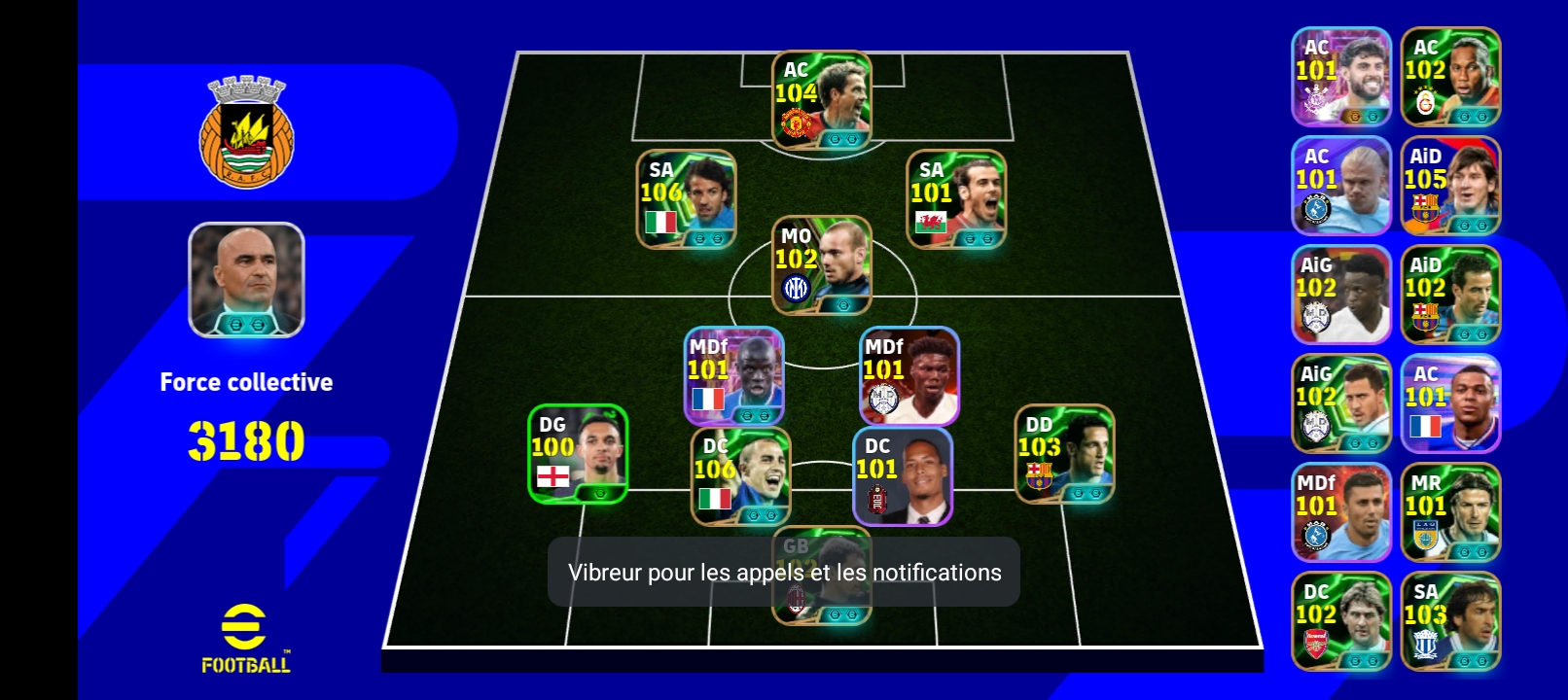This screenshot has width=1568, height=700.
Task: Select the AC 104 striker card
Action: tap(822, 100)
